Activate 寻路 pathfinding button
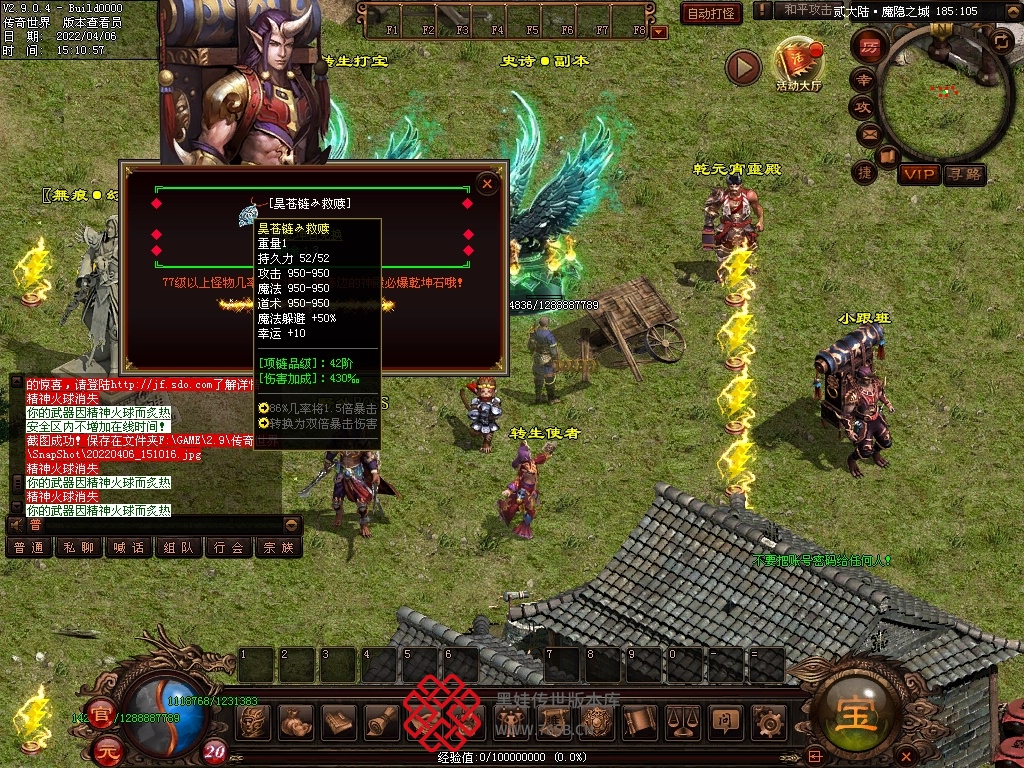Screen dimensions: 1024x768 (x=964, y=175)
